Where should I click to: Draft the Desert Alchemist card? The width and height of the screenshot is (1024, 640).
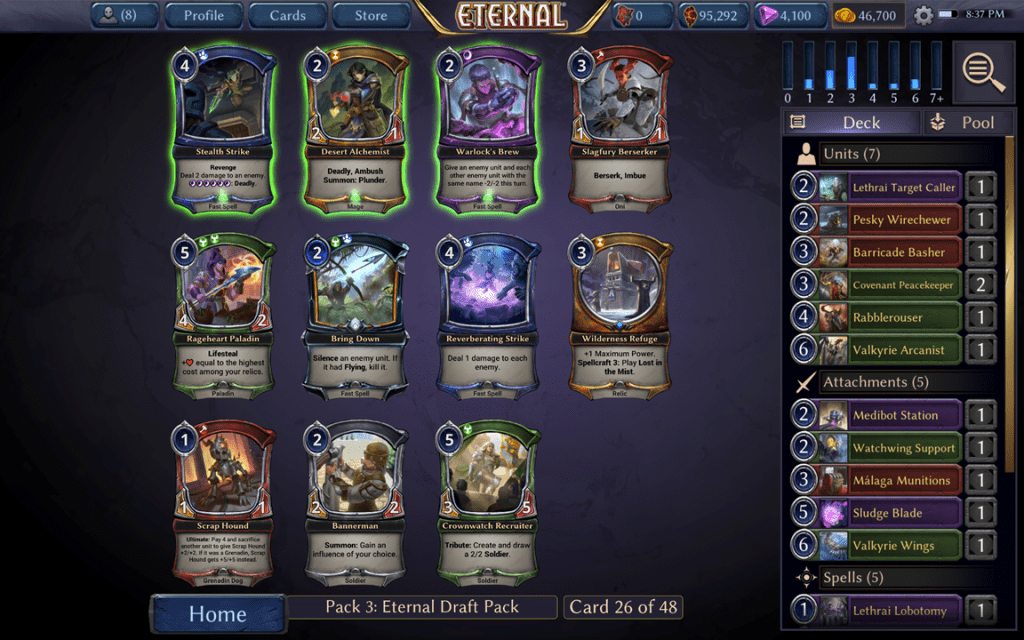point(354,130)
